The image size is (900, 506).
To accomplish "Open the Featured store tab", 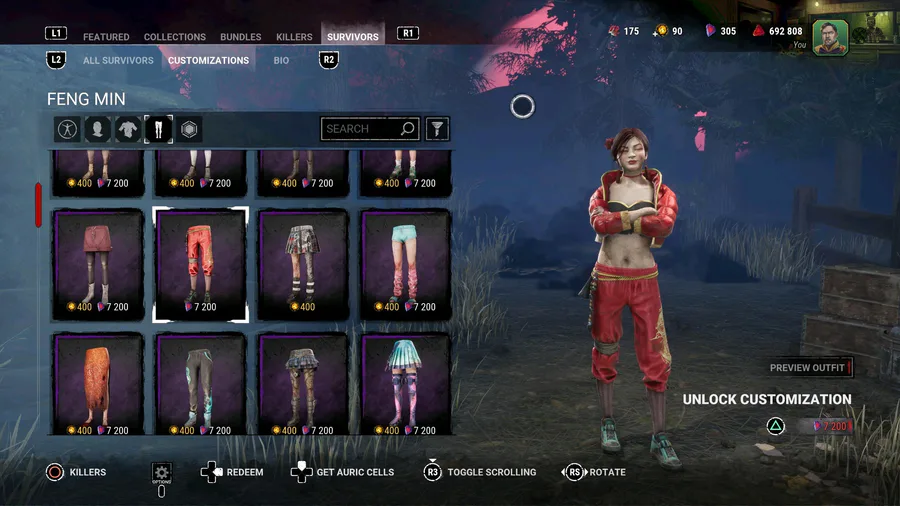I will tap(106, 37).
